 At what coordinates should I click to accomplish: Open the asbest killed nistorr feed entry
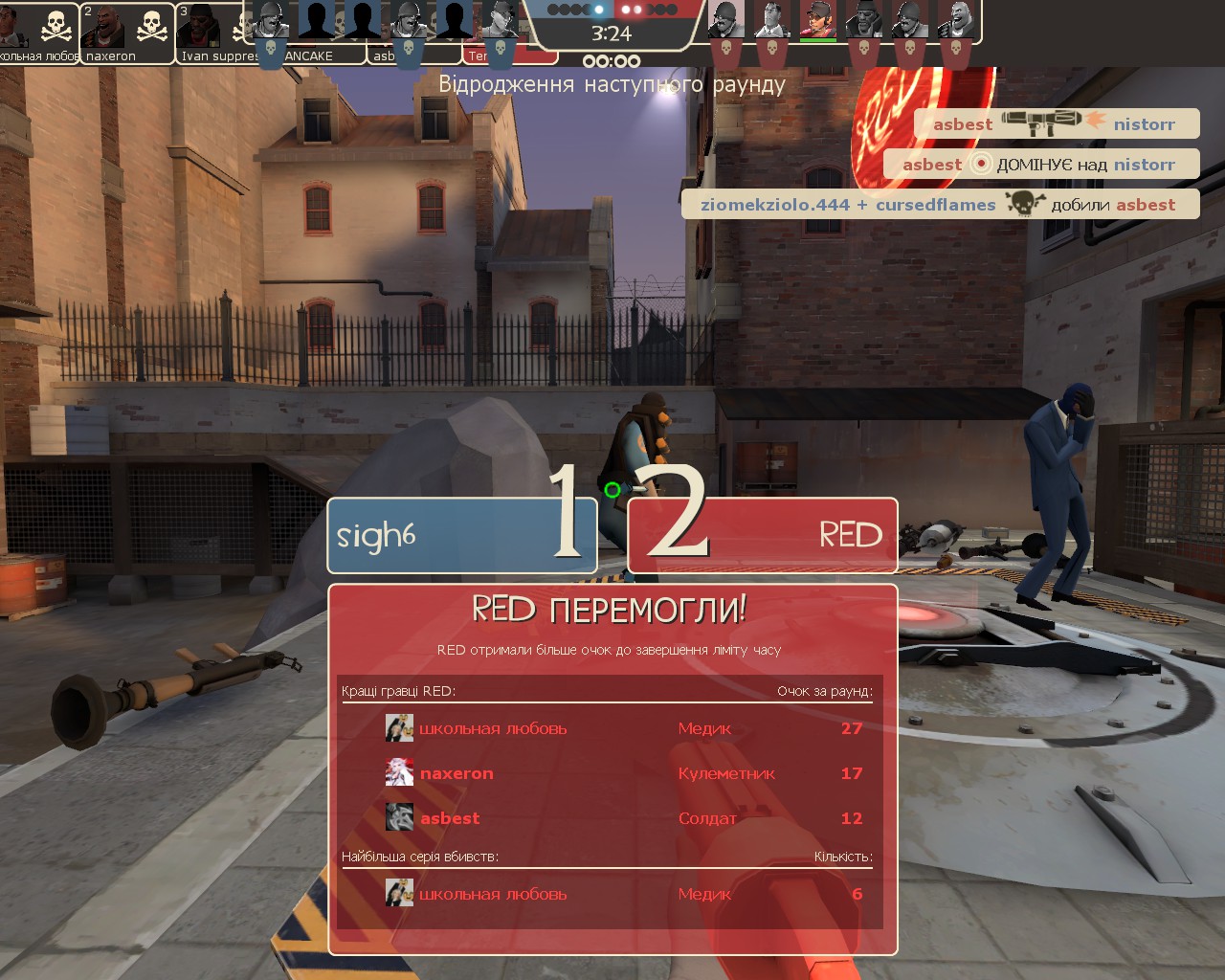1056,123
